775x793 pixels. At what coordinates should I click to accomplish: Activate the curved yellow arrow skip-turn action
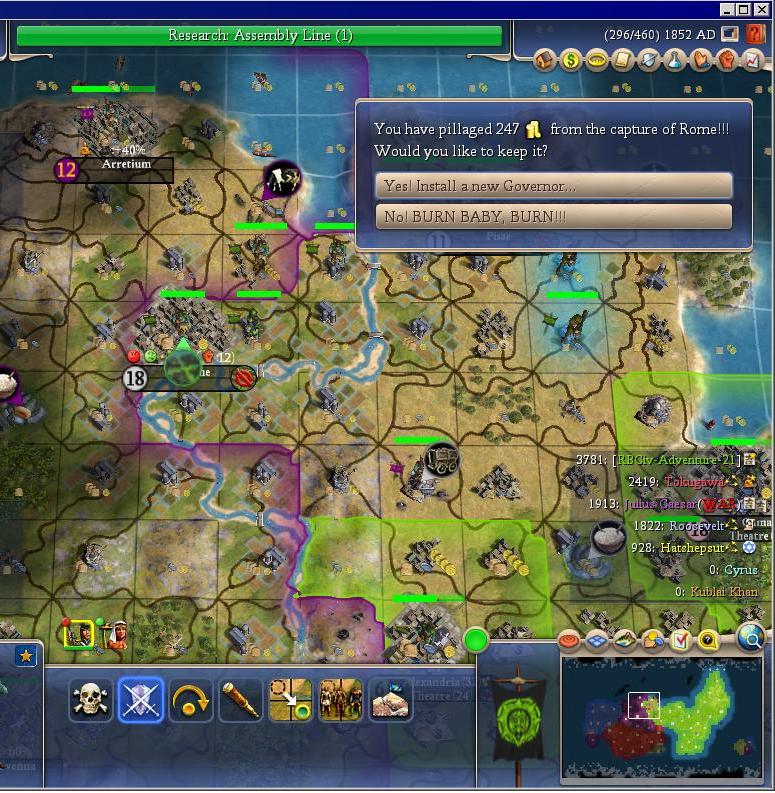[190, 700]
